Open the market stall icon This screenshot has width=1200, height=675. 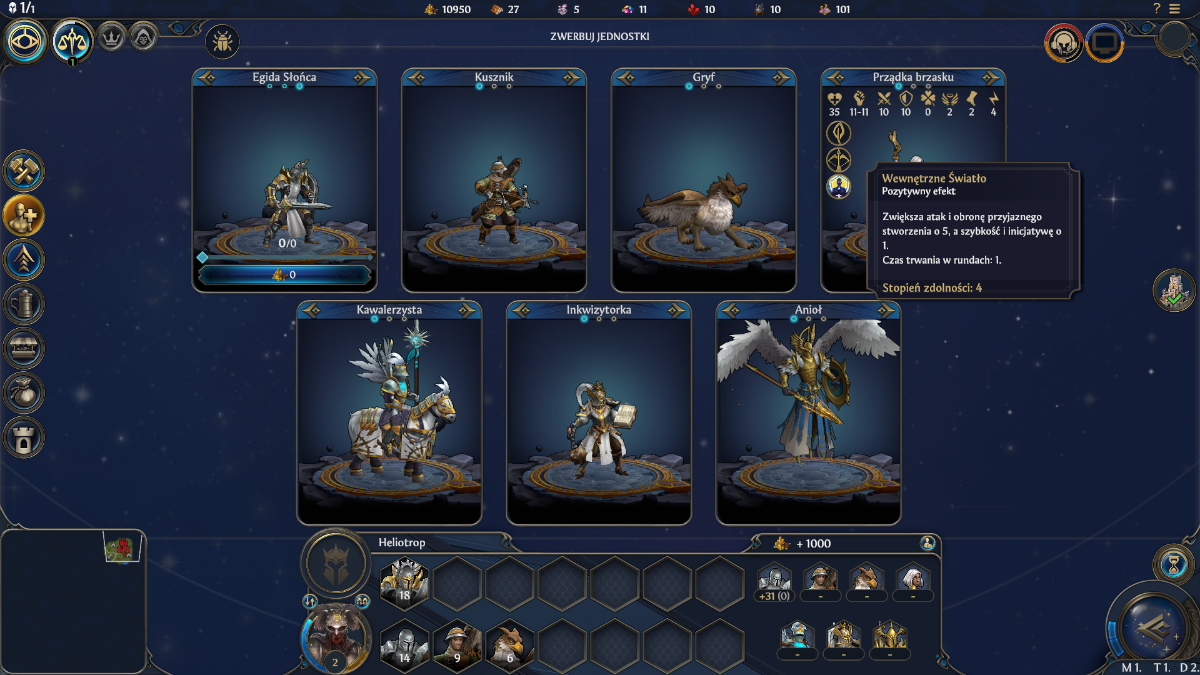click(23, 347)
